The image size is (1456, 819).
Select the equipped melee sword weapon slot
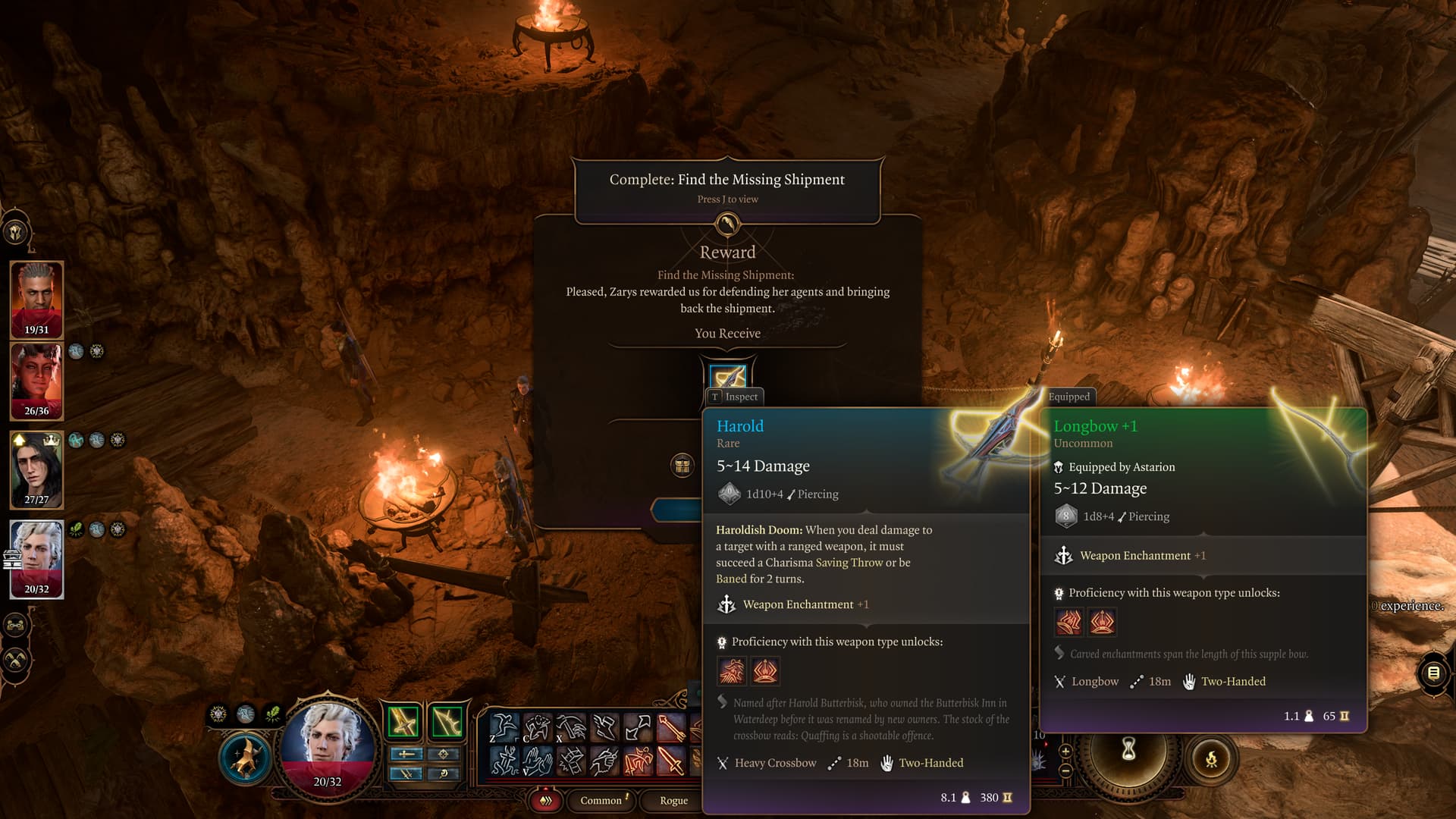click(x=403, y=721)
